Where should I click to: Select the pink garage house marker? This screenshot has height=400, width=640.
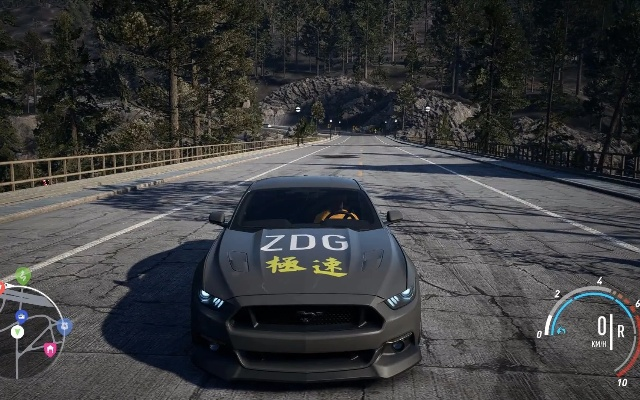tap(49, 349)
